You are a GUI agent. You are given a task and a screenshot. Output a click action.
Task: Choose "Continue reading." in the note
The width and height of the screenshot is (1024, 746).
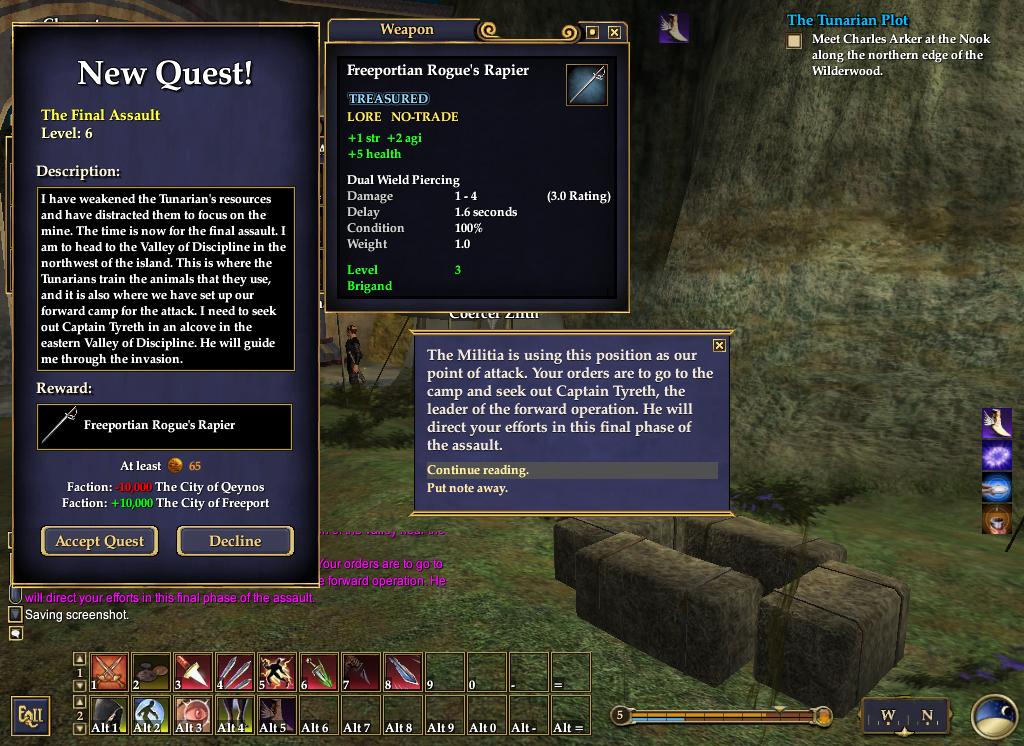click(x=478, y=470)
